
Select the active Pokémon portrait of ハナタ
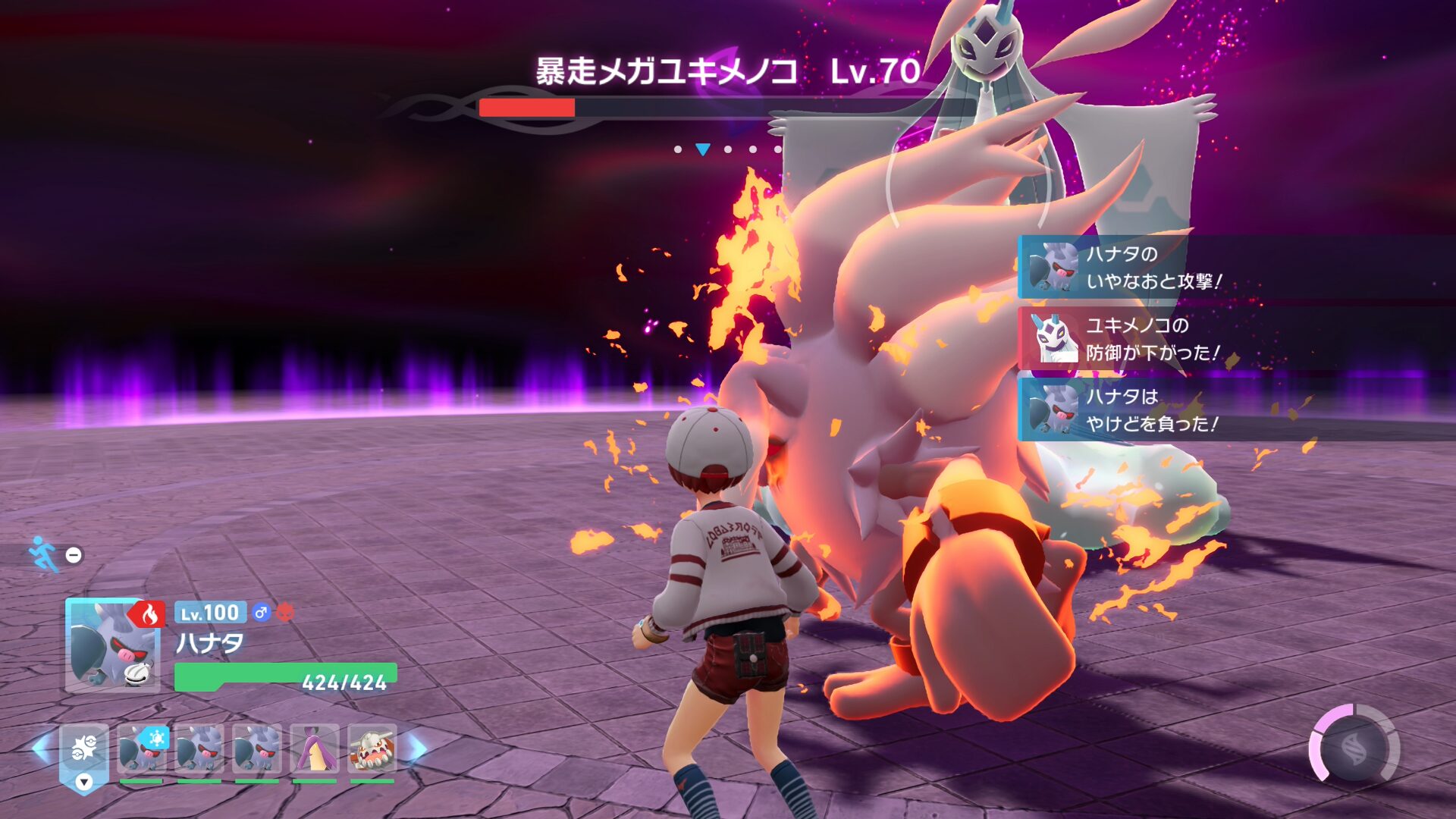click(112, 645)
